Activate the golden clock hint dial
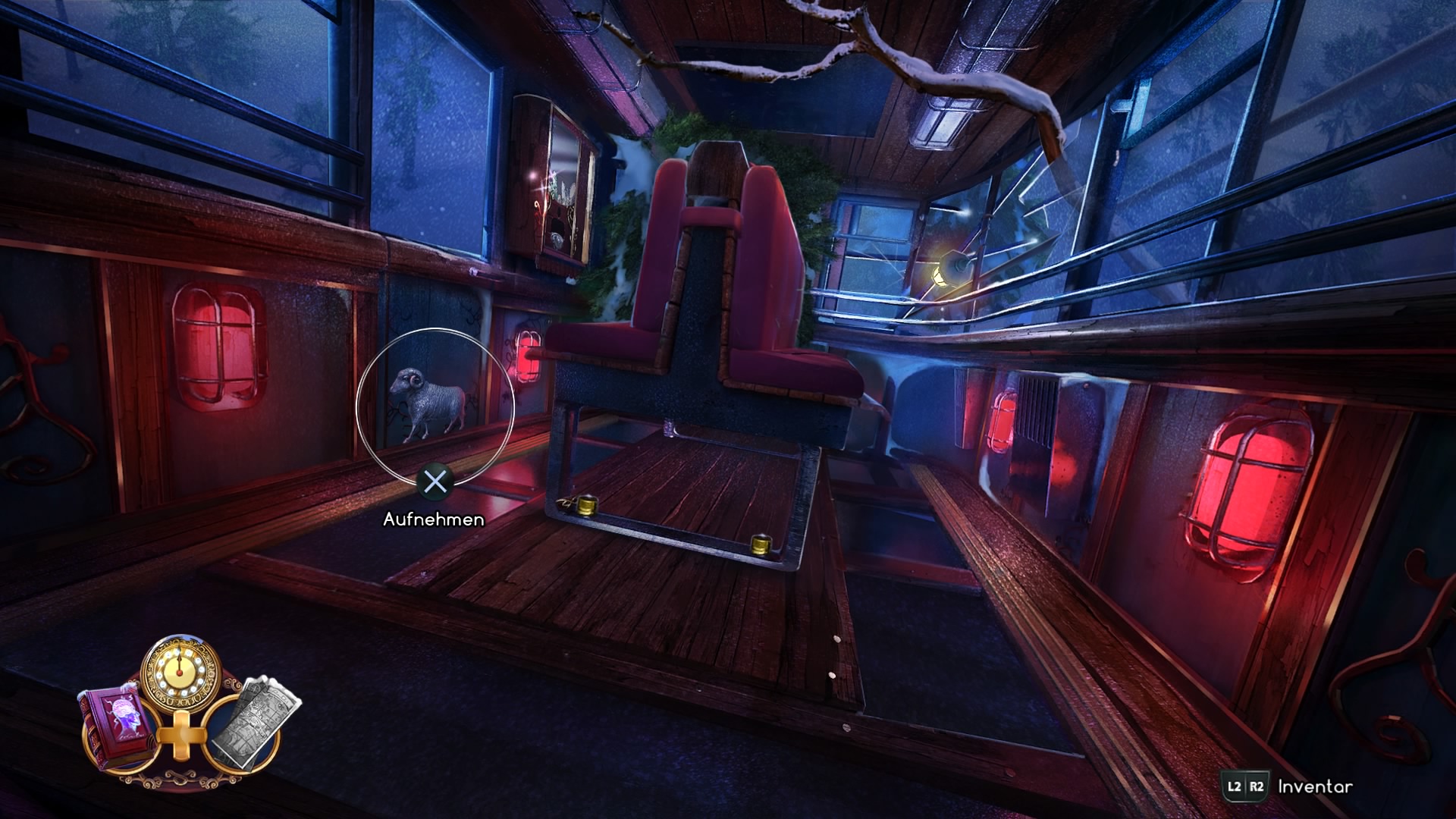The width and height of the screenshot is (1456, 819). (x=180, y=672)
